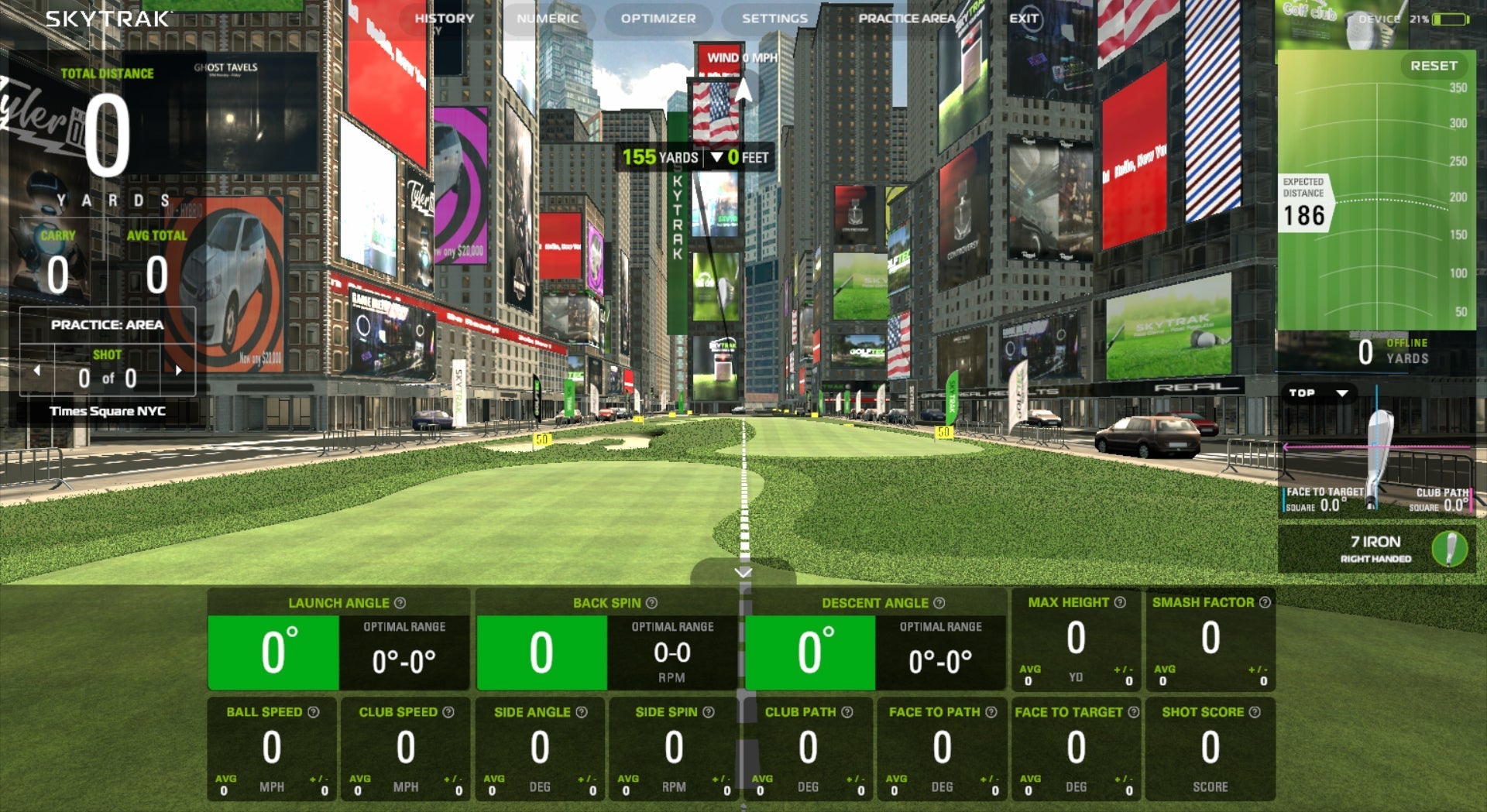Switch to the Numeric view
This screenshot has width=1487, height=812.
pos(548,18)
